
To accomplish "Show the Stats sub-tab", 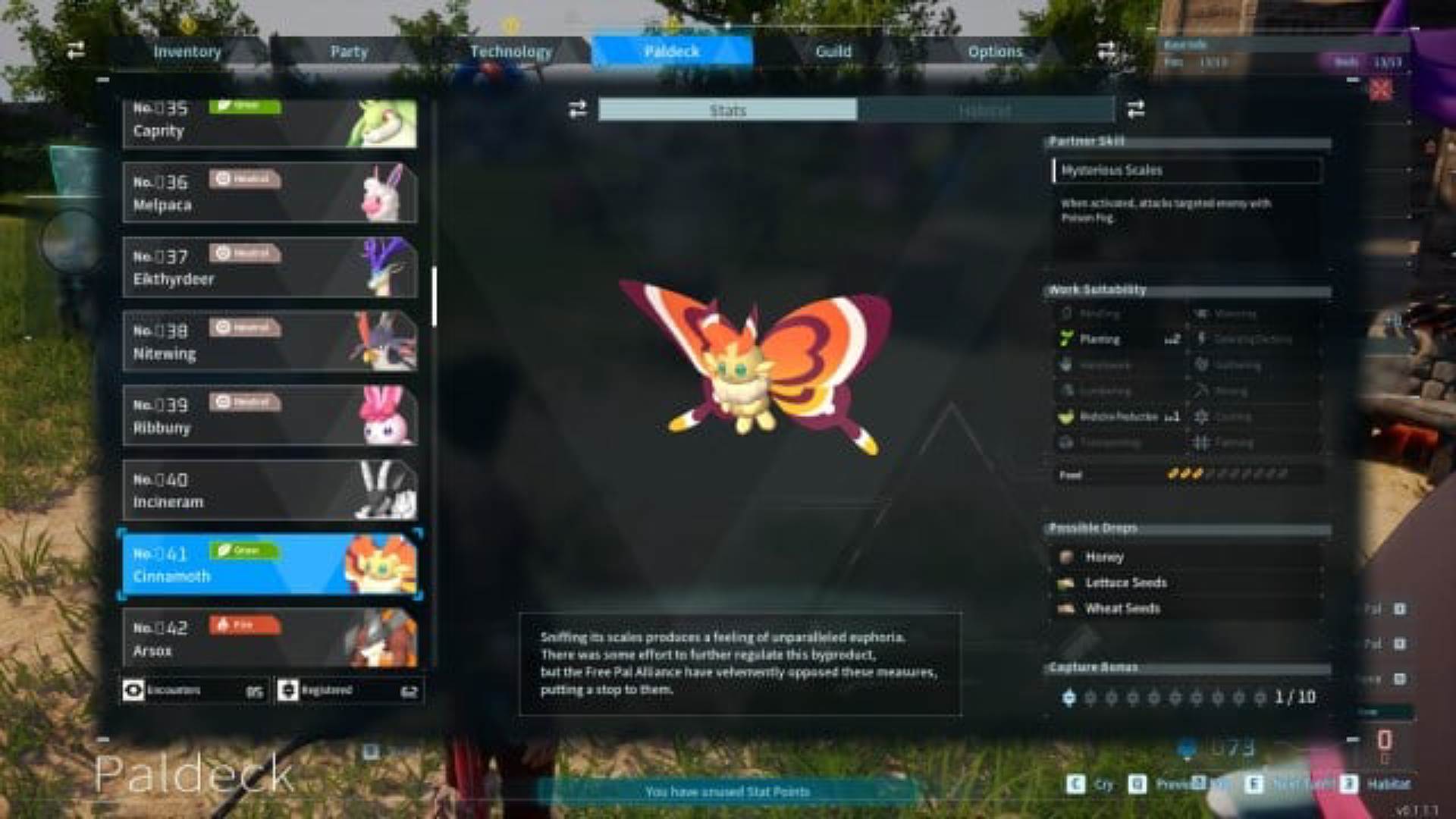I will pos(727,111).
